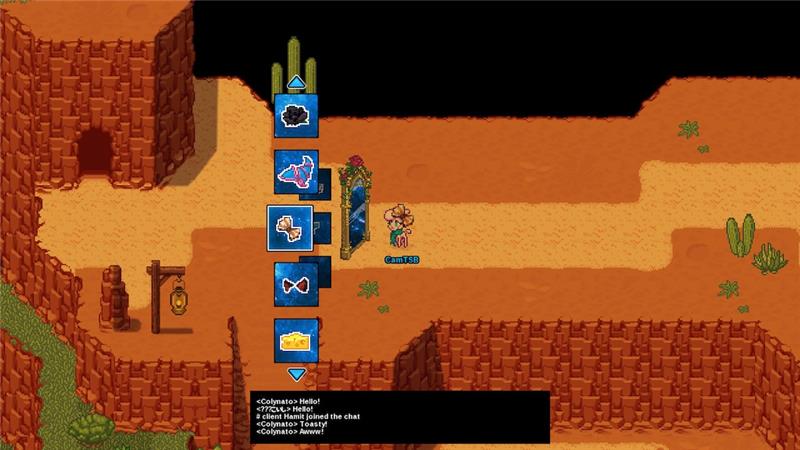This screenshot has height=450, width=800.
Task: Open the chat box with Colynato's messages
Action: coord(400,417)
